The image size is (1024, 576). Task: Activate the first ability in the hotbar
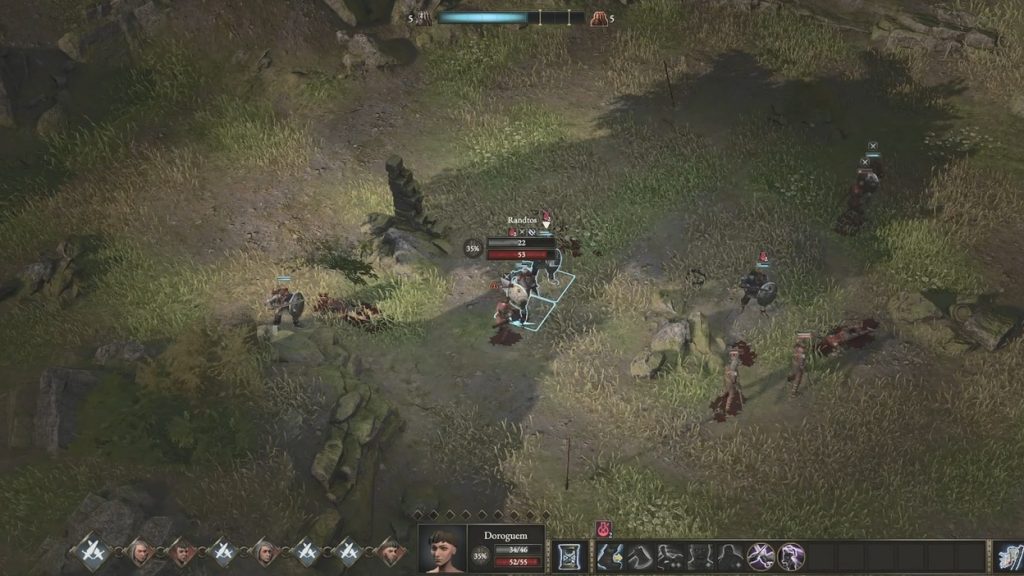(x=612, y=556)
